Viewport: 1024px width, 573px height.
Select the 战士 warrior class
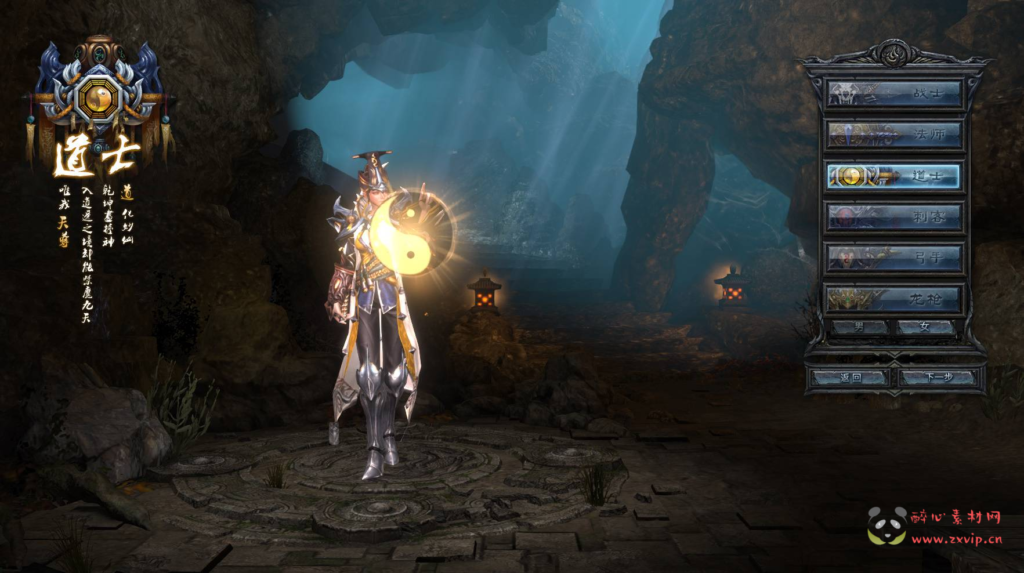click(894, 94)
